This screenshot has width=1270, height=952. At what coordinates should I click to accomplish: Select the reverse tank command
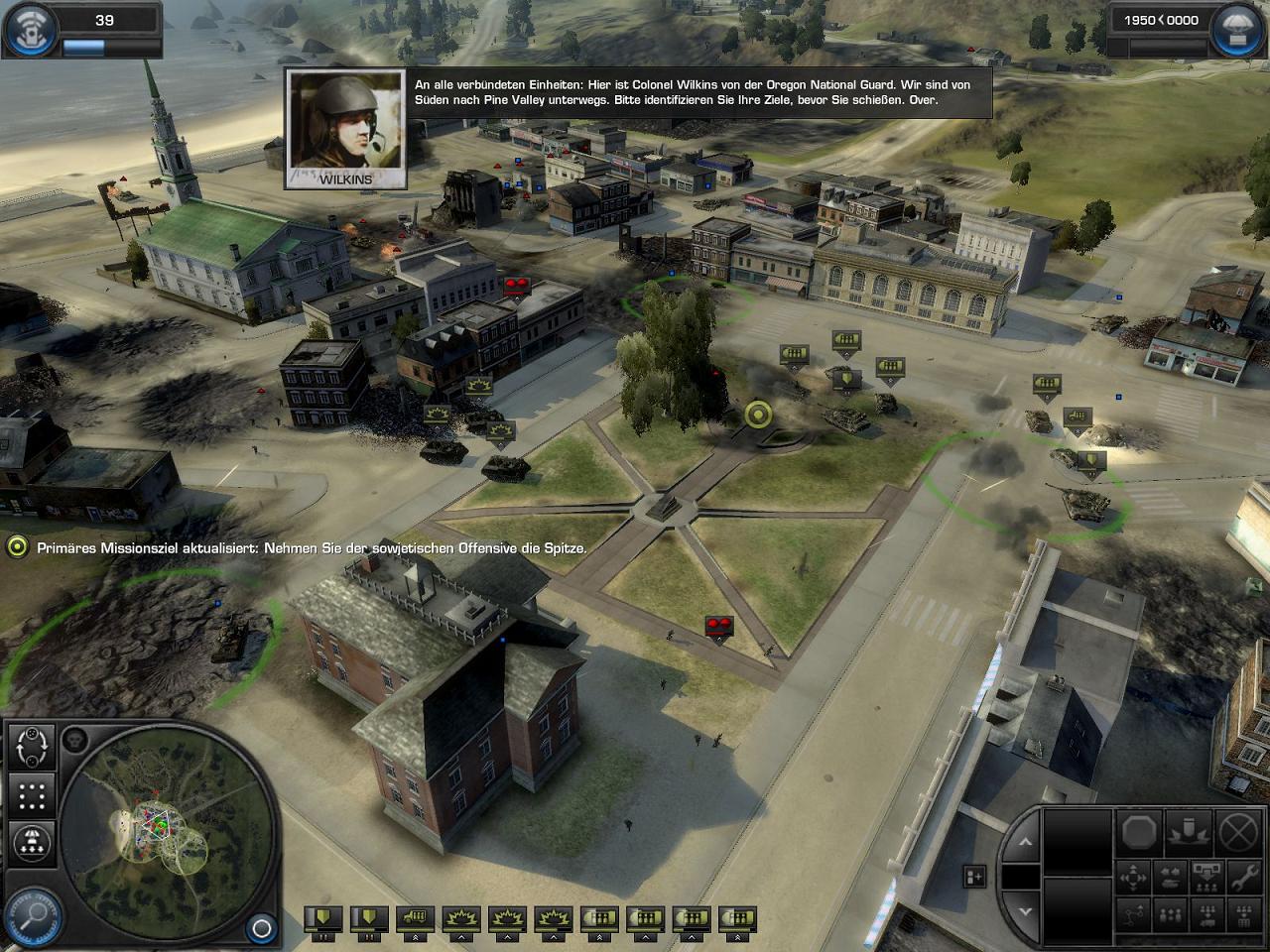coord(1171,877)
